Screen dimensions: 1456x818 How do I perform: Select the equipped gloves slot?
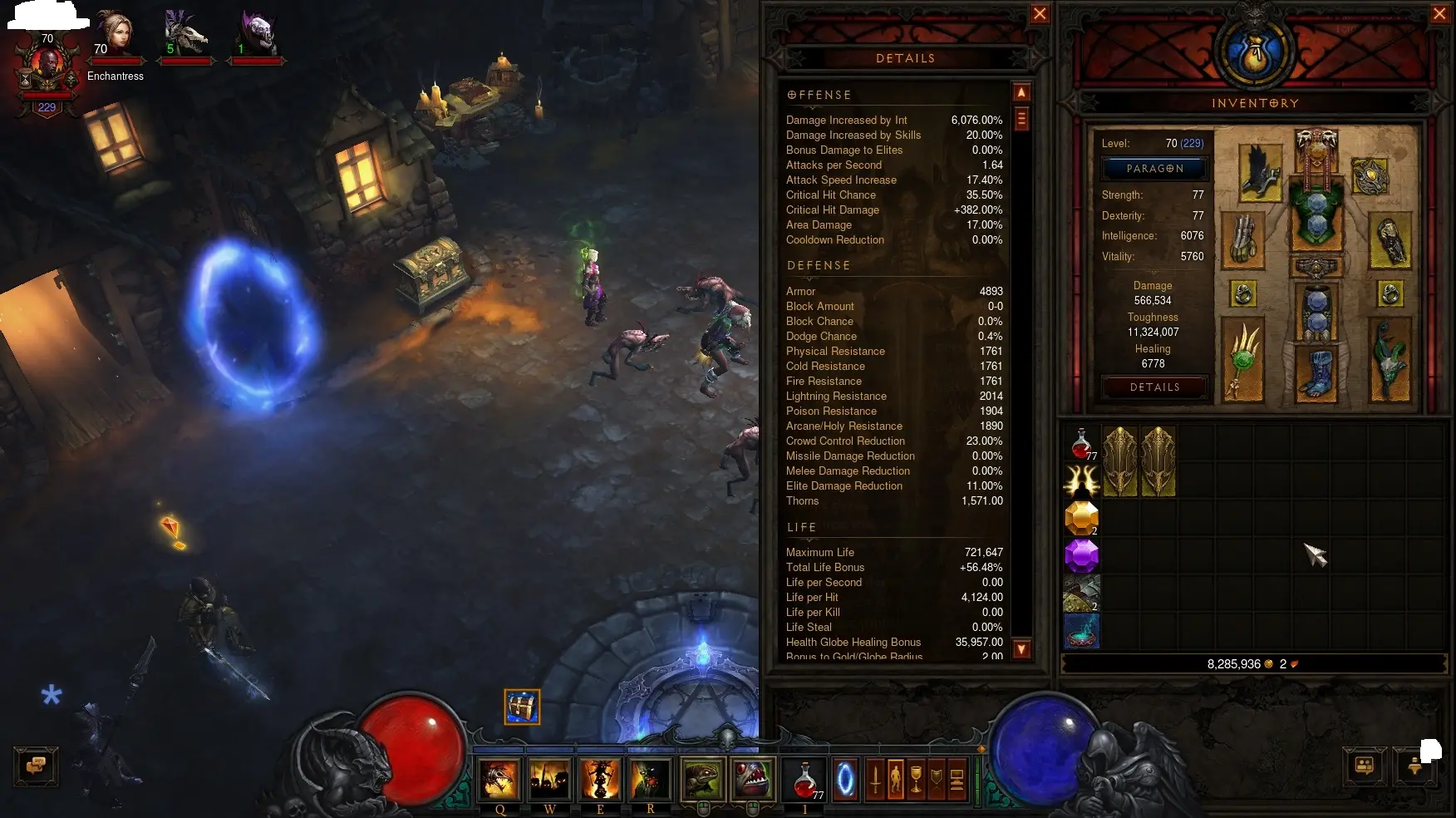pyautogui.click(x=1243, y=241)
